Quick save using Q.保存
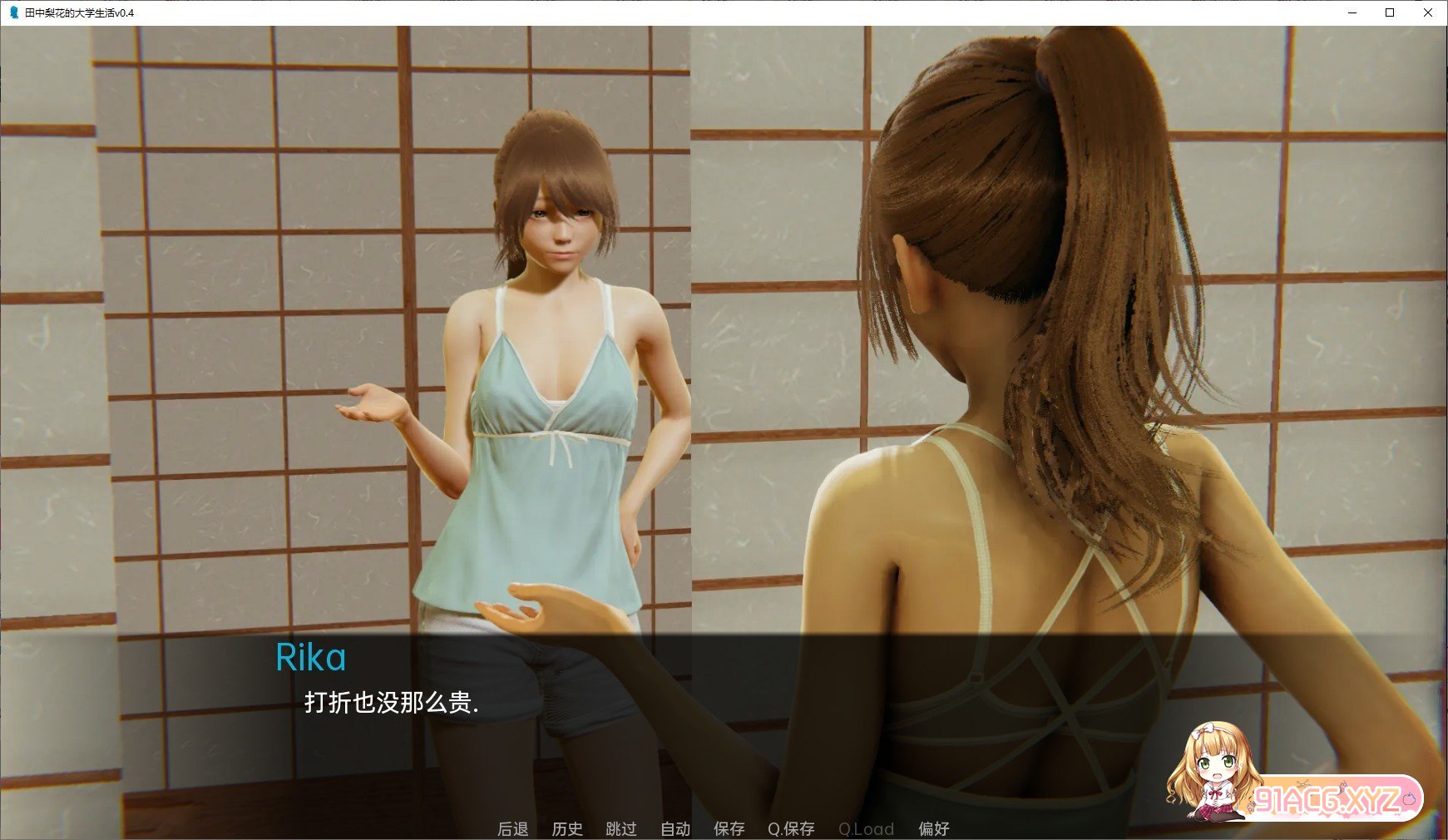Viewport: 1448px width, 840px height. pos(791,828)
